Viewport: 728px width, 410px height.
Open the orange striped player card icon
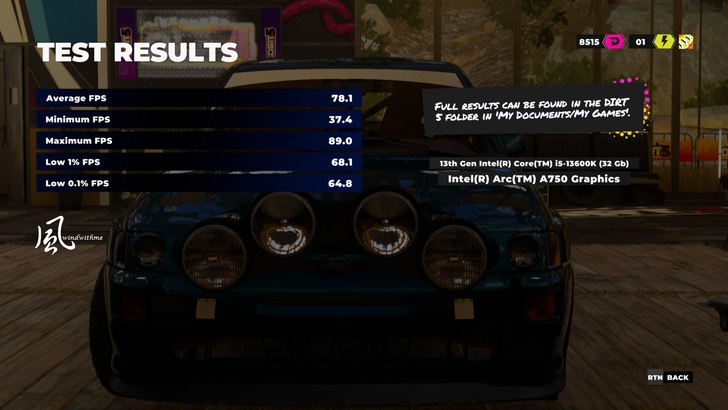(687, 41)
